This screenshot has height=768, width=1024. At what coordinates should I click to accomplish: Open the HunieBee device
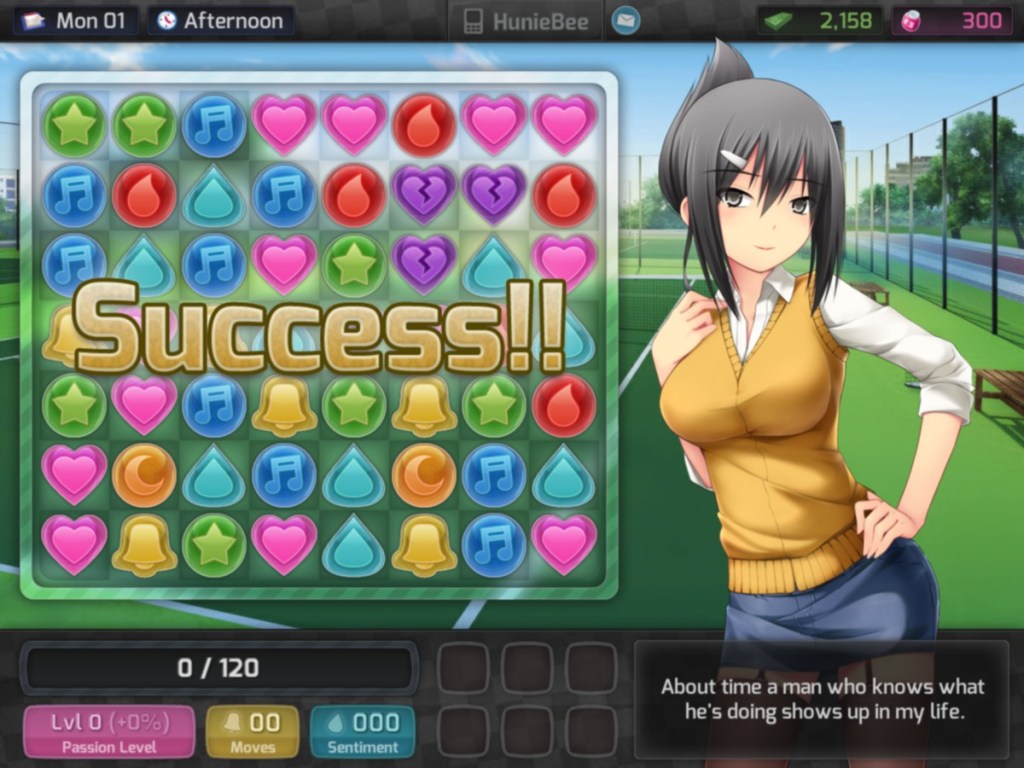525,21
